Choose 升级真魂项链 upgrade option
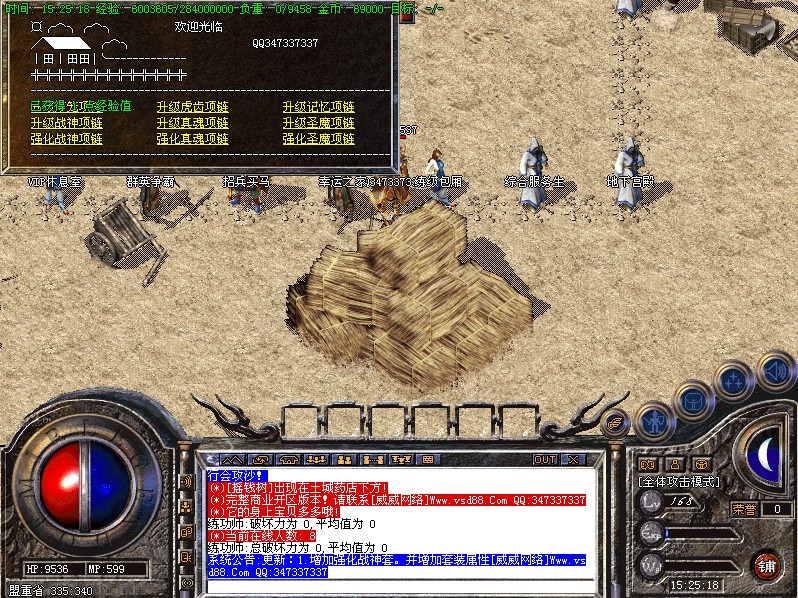The image size is (798, 598). coord(192,123)
